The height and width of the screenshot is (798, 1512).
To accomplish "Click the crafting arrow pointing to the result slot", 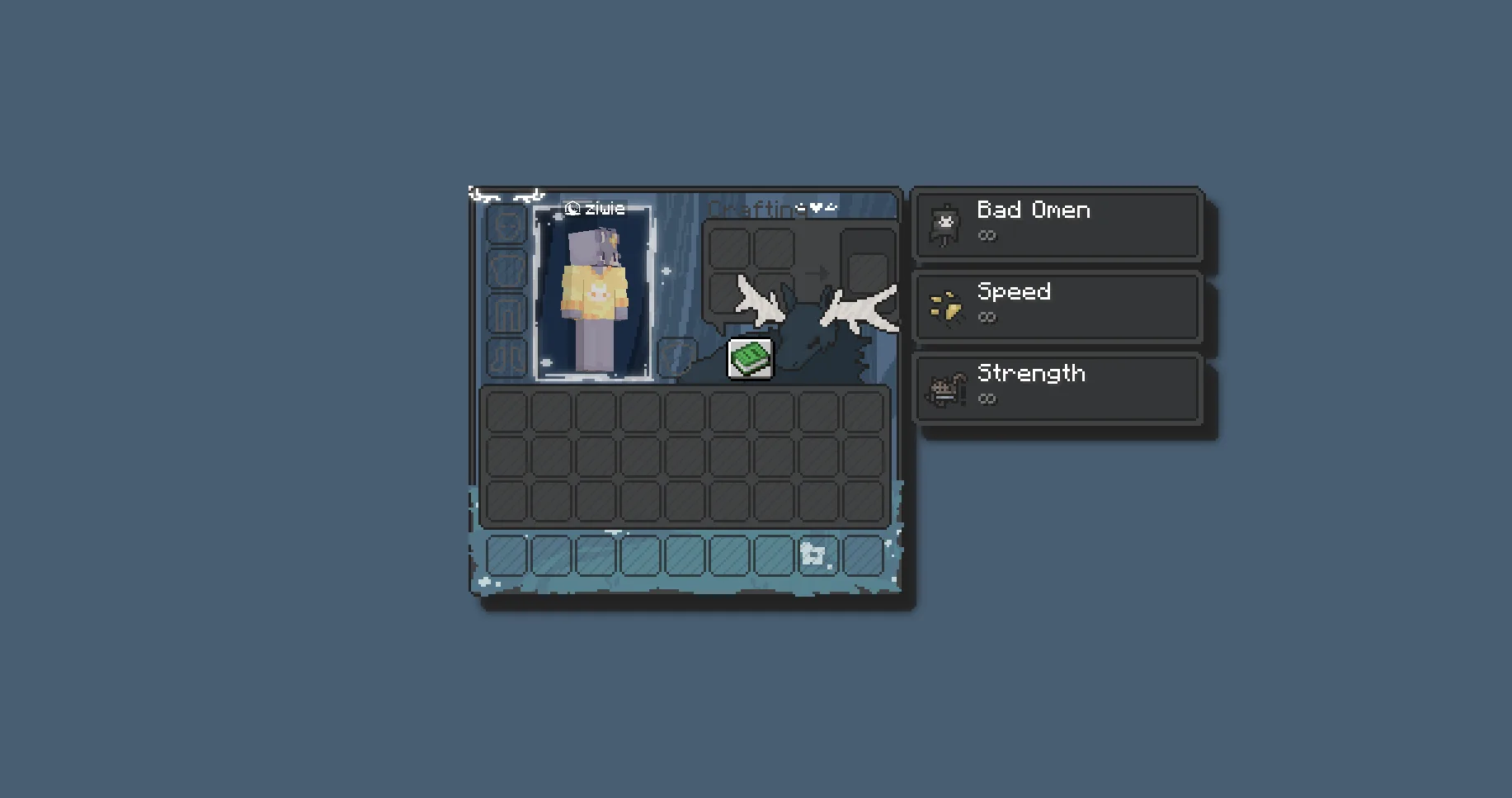I will click(817, 272).
